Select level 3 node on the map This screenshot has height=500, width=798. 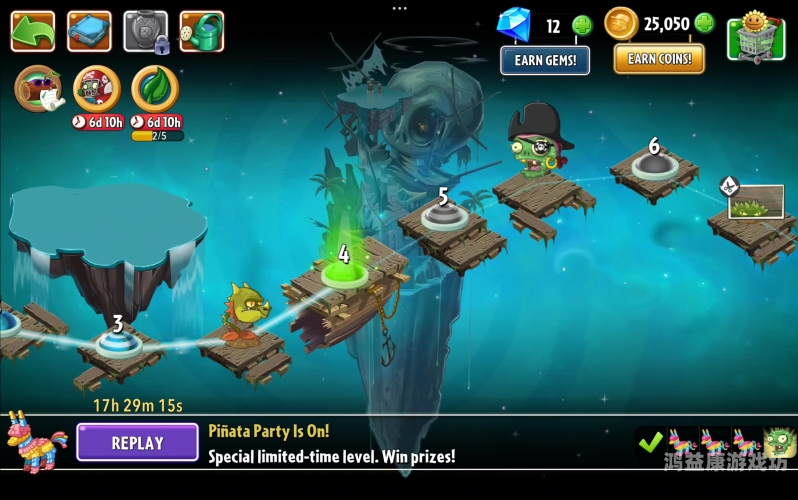(x=119, y=342)
